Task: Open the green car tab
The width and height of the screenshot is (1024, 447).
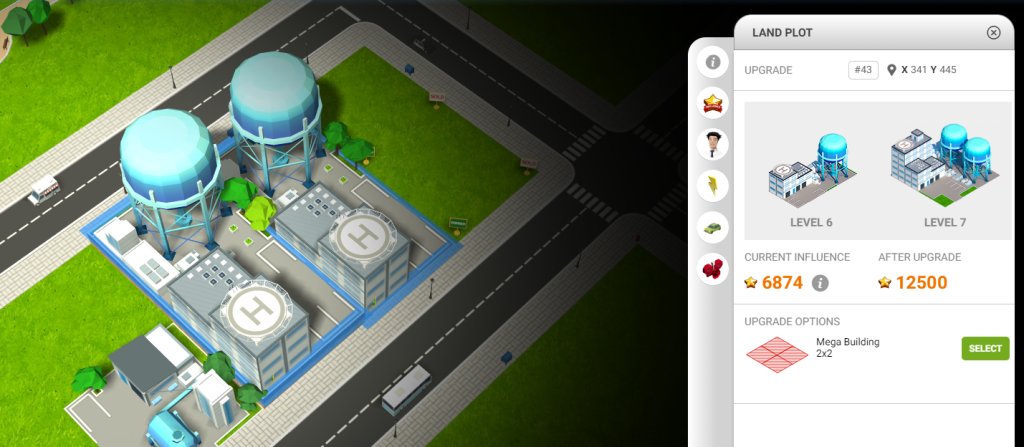Action: [x=713, y=227]
